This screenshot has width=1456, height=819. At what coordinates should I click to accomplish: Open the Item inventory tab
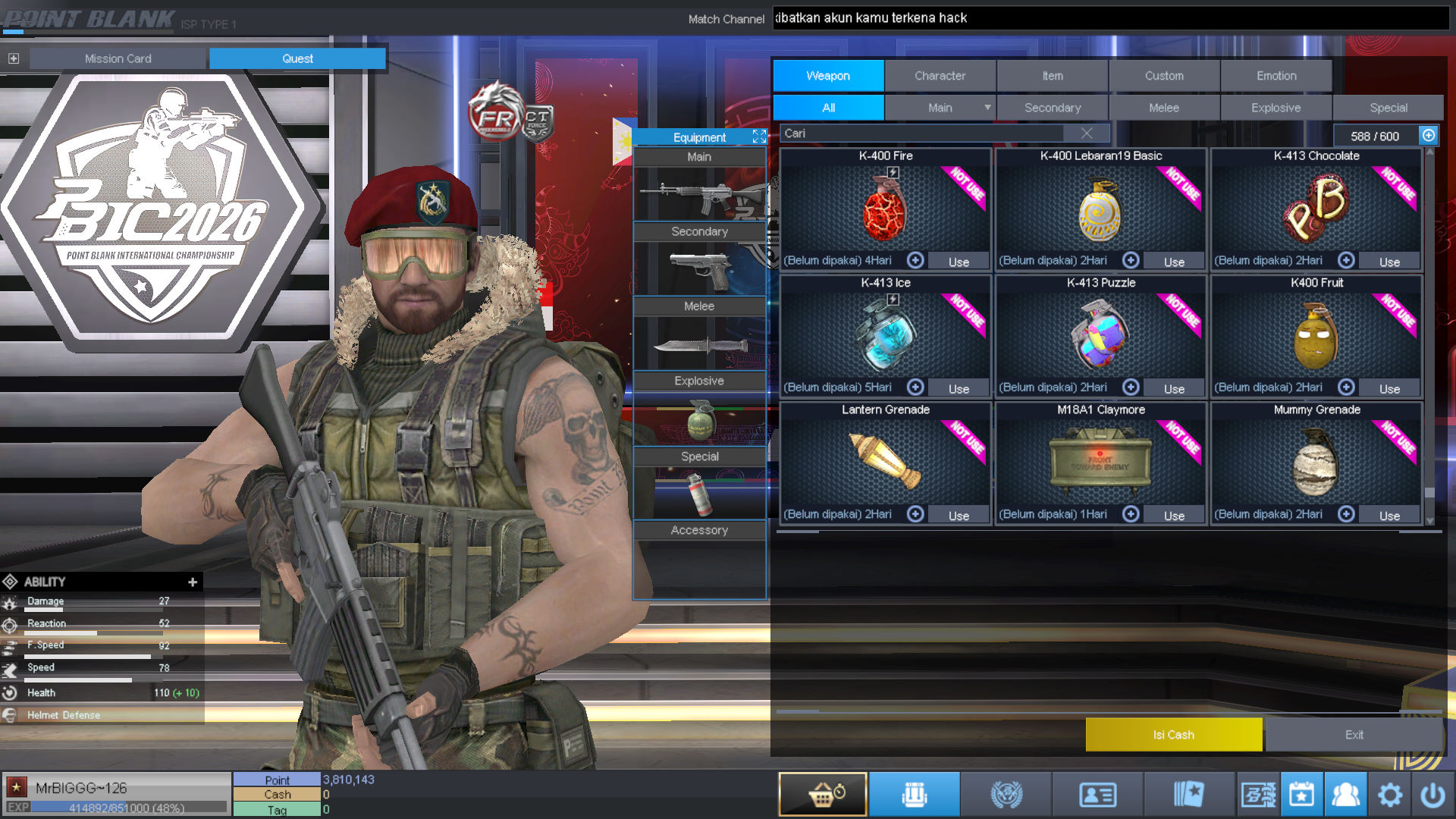coord(1052,76)
